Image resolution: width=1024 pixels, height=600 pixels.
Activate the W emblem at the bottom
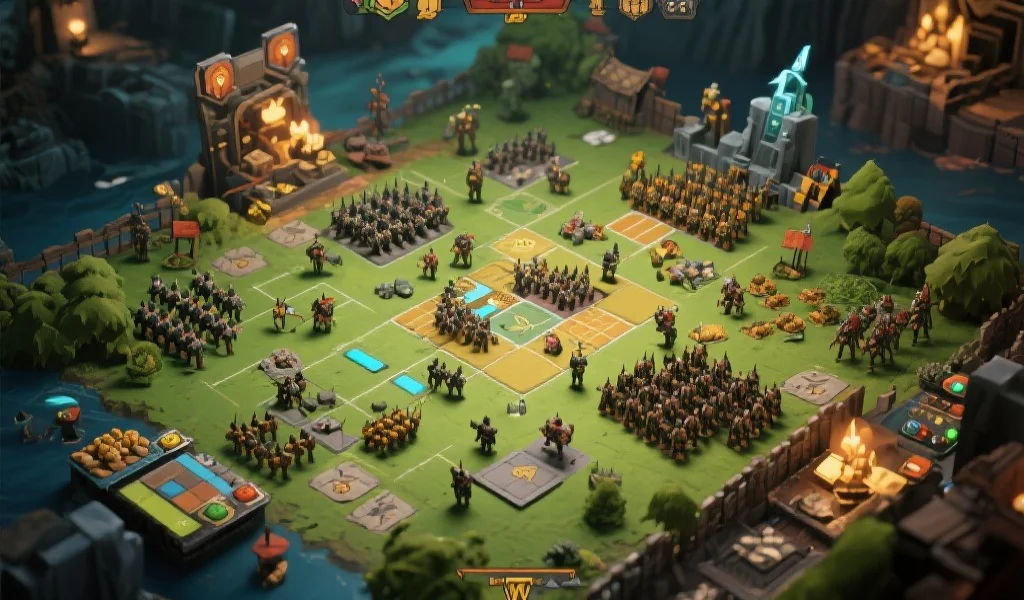point(517,588)
